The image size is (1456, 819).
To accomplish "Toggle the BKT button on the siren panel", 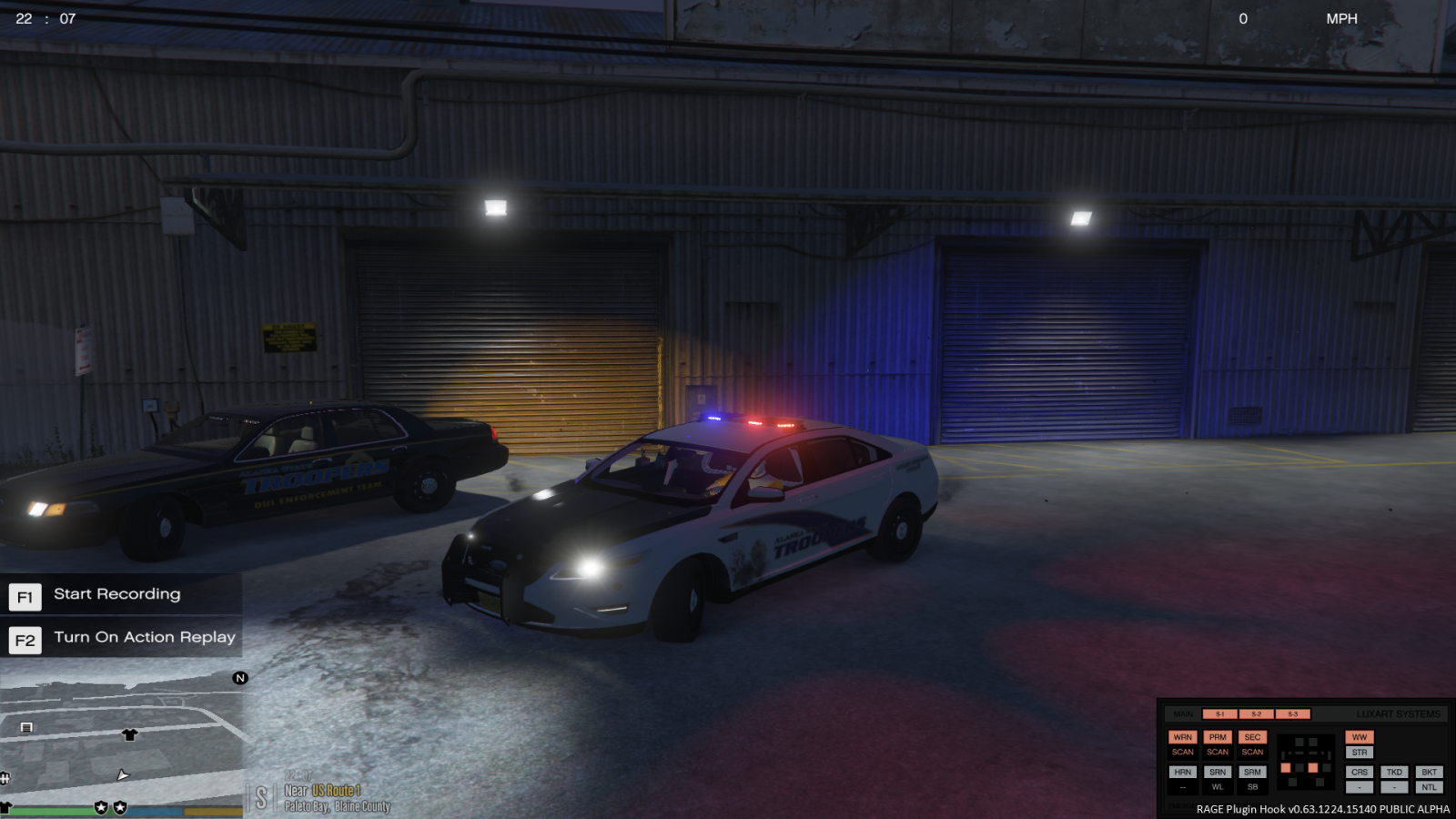I will click(x=1430, y=772).
